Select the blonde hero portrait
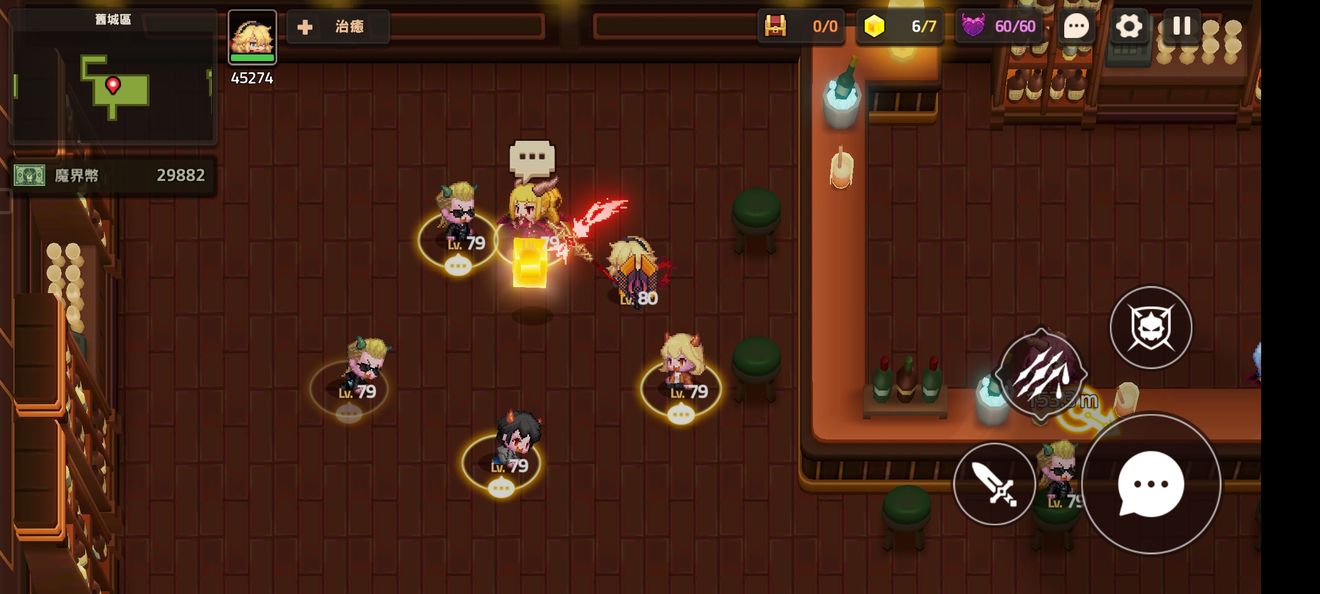The image size is (1320, 594). (x=252, y=37)
